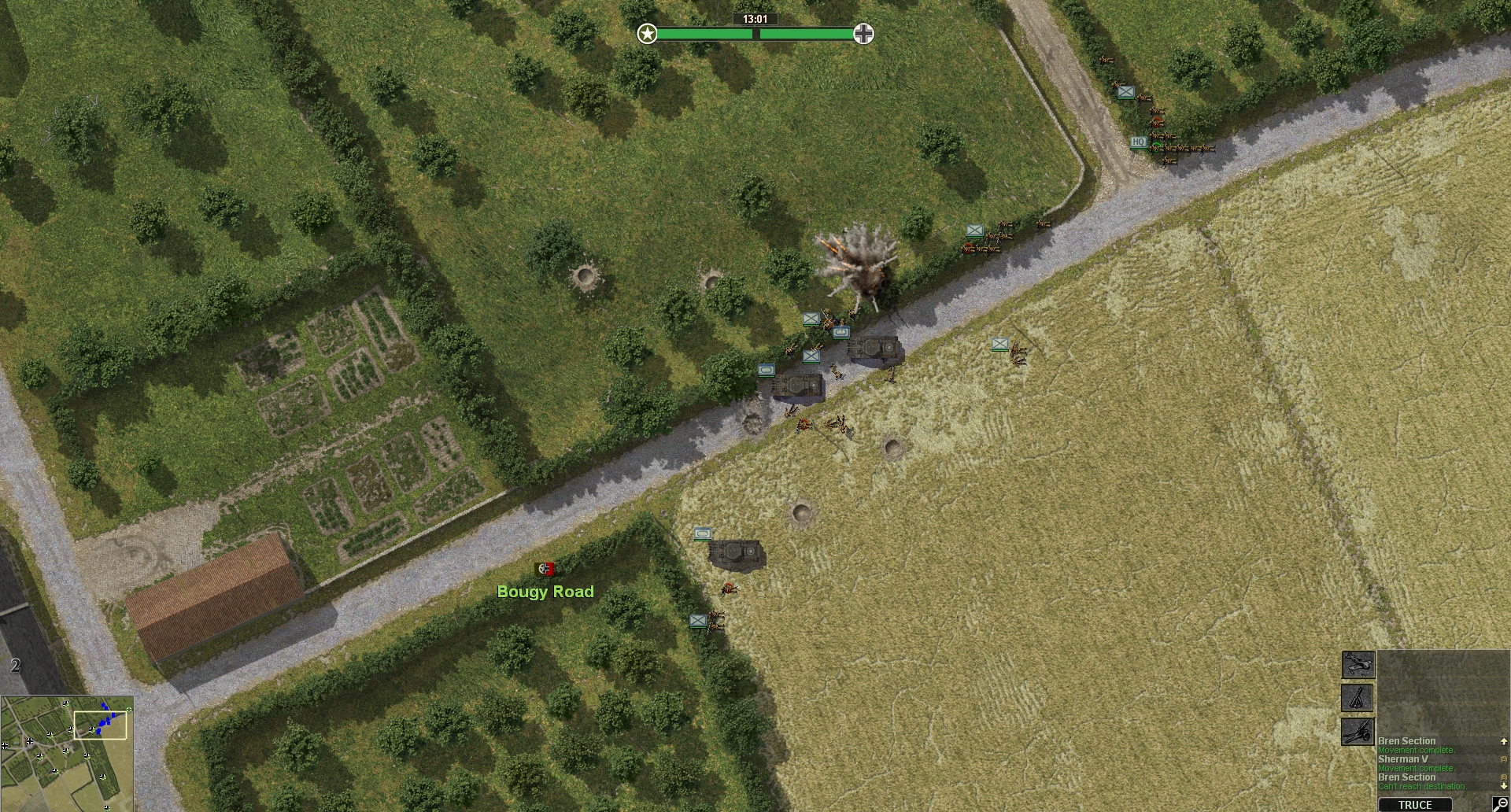Click the German cross icon on status bar
This screenshot has height=812, width=1511.
coord(865,32)
